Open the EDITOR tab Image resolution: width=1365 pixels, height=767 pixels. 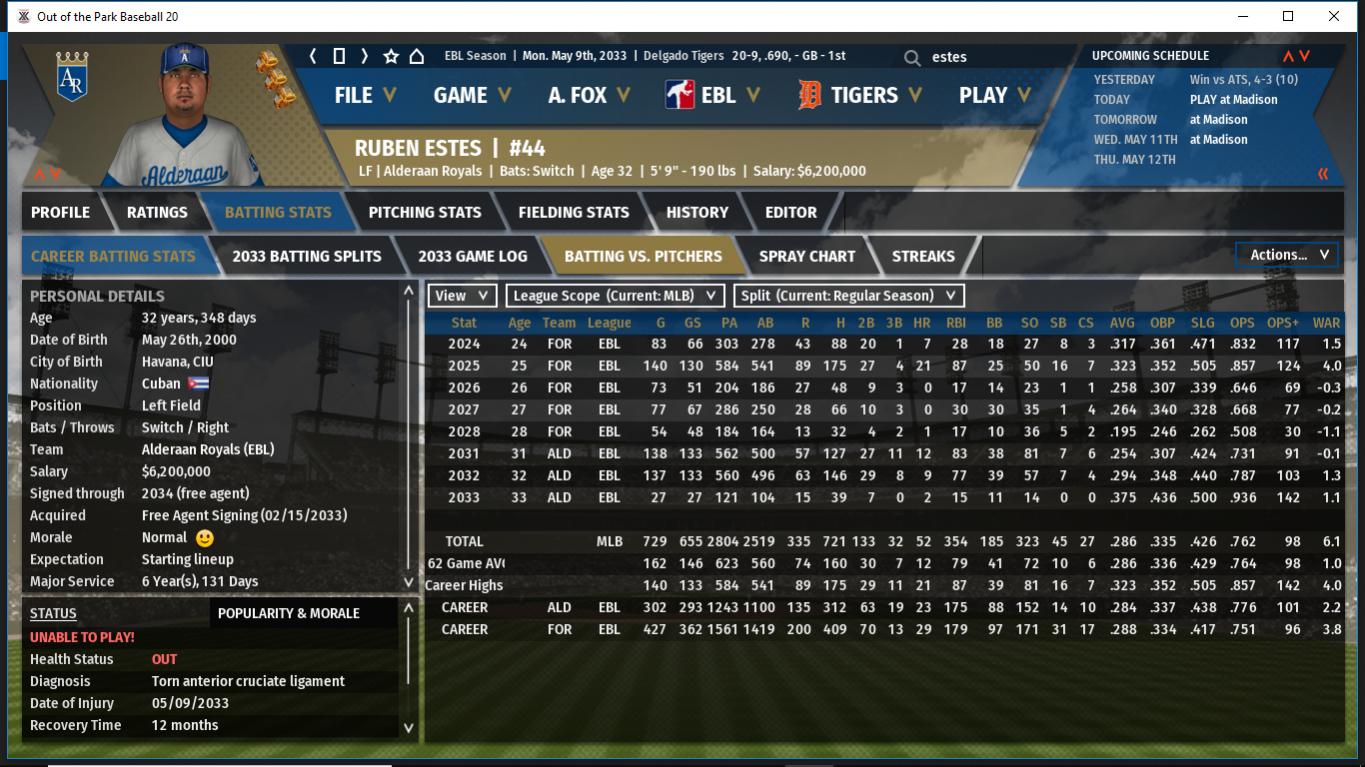[x=791, y=212]
